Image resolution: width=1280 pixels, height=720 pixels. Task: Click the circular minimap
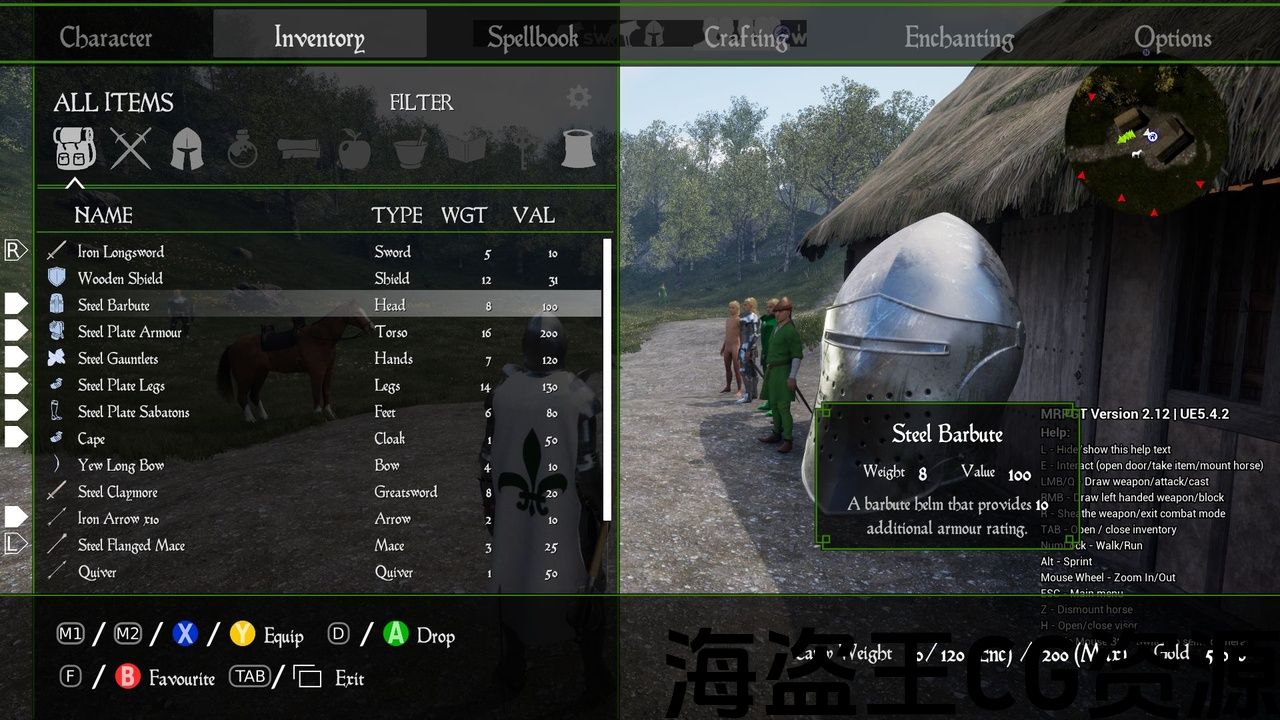click(x=1146, y=141)
